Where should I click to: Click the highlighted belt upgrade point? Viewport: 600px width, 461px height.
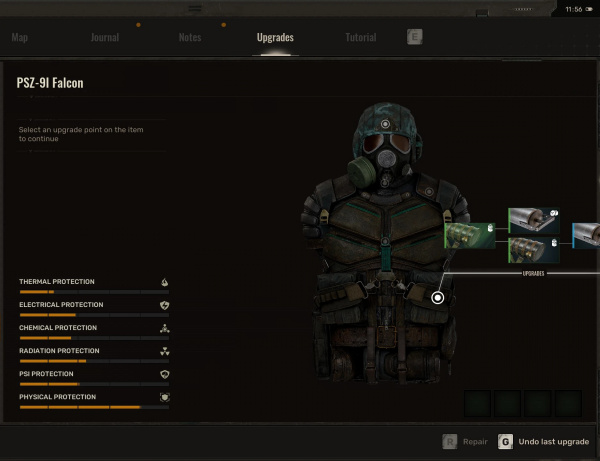[437, 297]
